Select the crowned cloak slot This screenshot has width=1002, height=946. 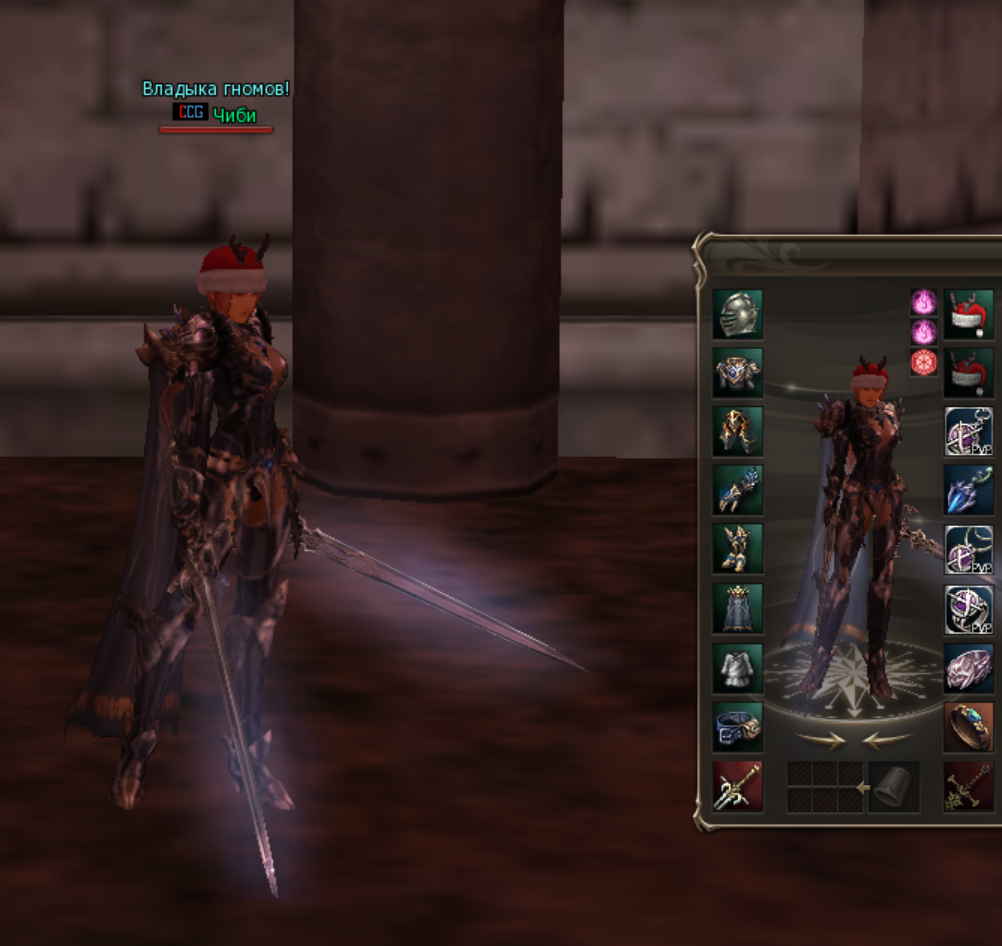click(738, 608)
